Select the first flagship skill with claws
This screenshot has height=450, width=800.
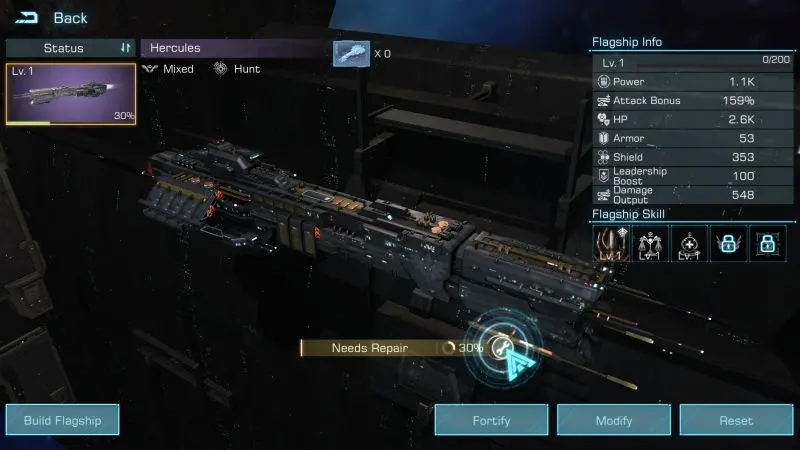pyautogui.click(x=611, y=243)
